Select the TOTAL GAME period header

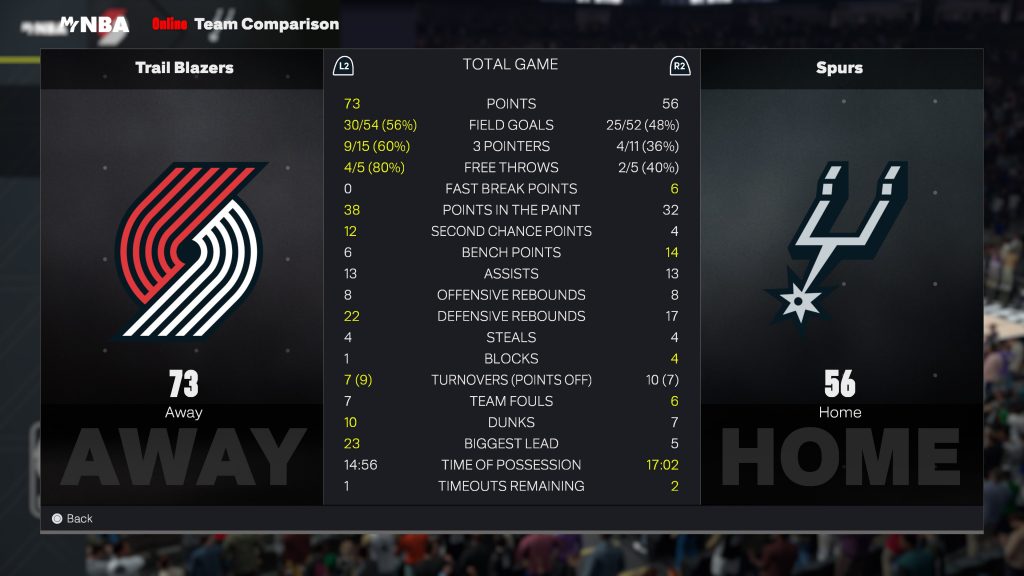pos(510,65)
